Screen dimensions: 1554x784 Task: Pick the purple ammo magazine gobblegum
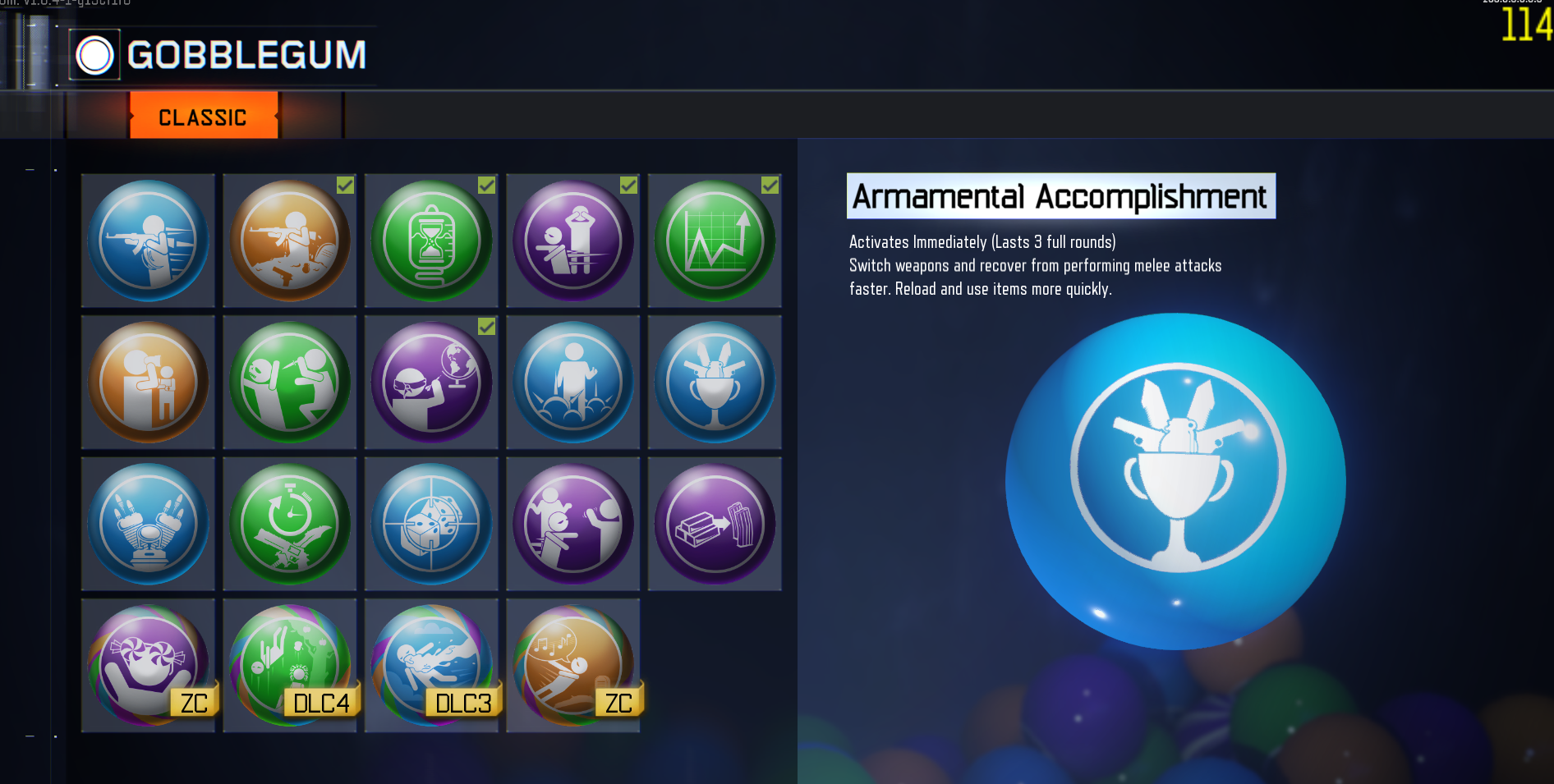(x=715, y=524)
